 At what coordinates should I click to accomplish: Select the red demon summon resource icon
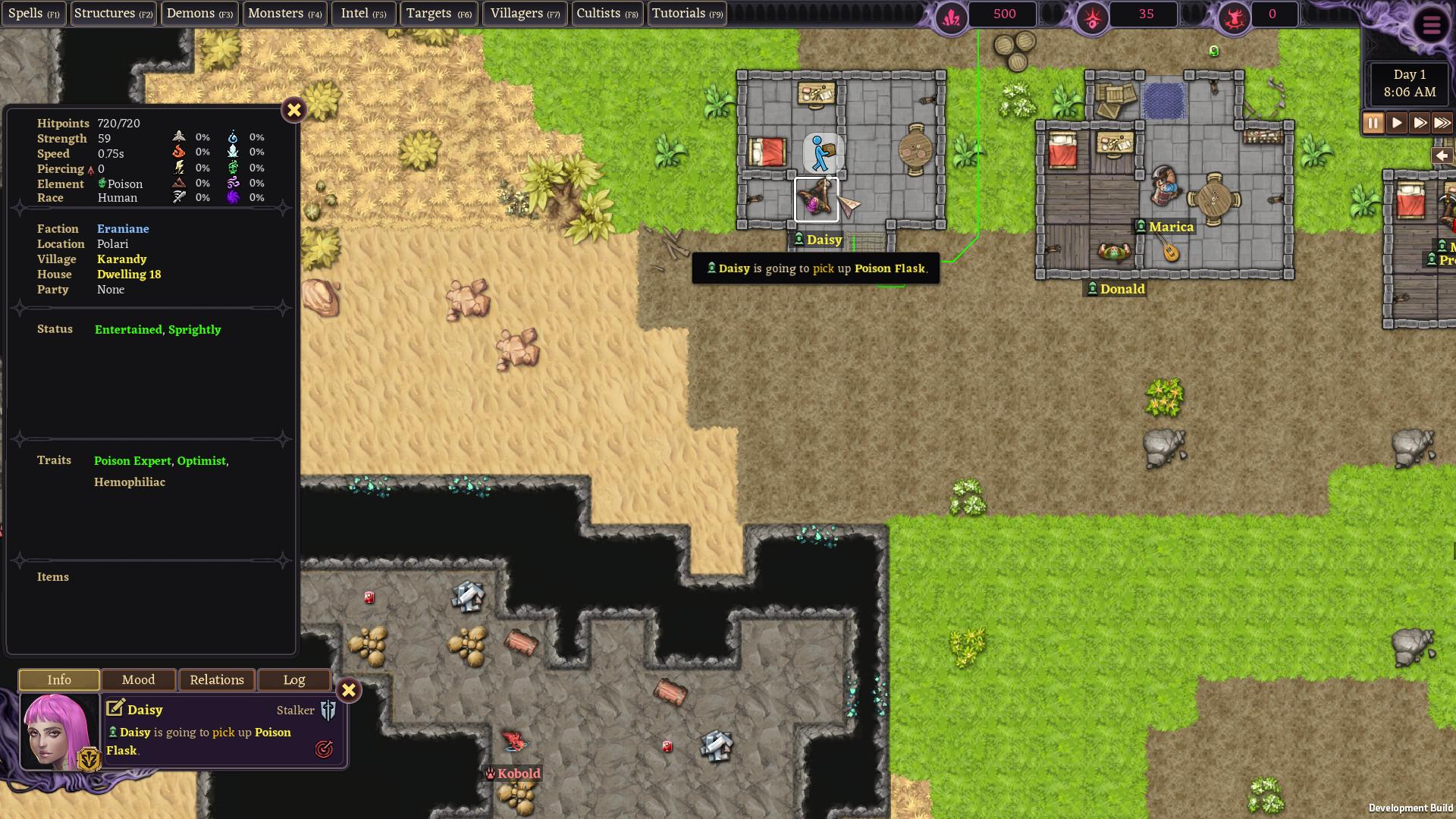click(1093, 14)
